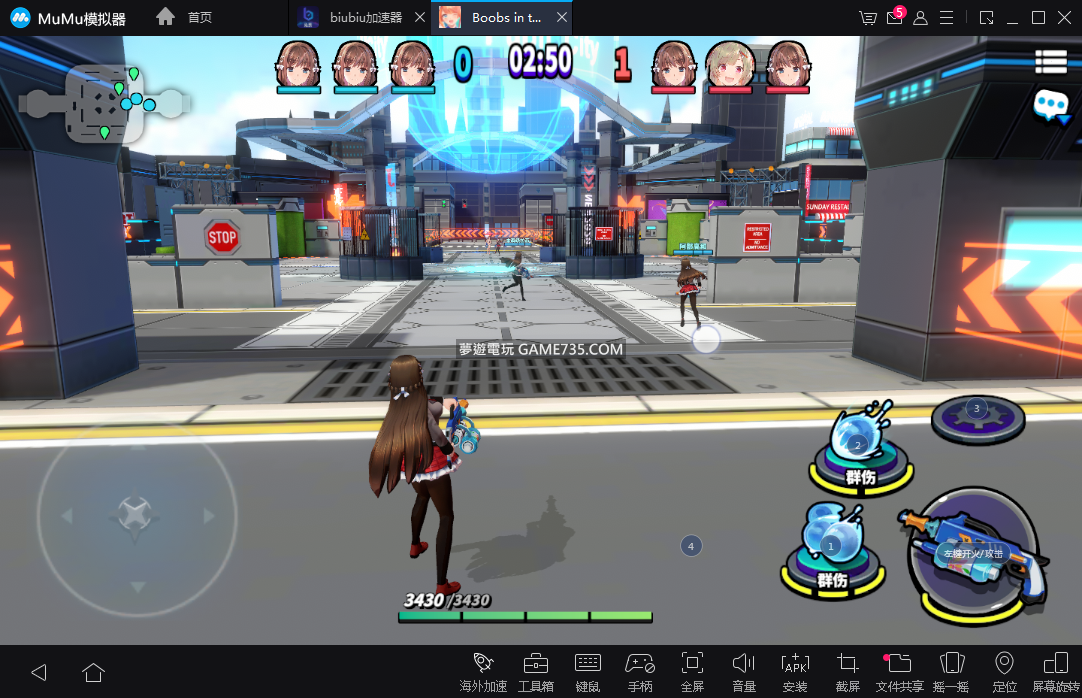Viewport: 1082px width, 698px height.
Task: Click the virtual joystick center
Action: pos(136,515)
